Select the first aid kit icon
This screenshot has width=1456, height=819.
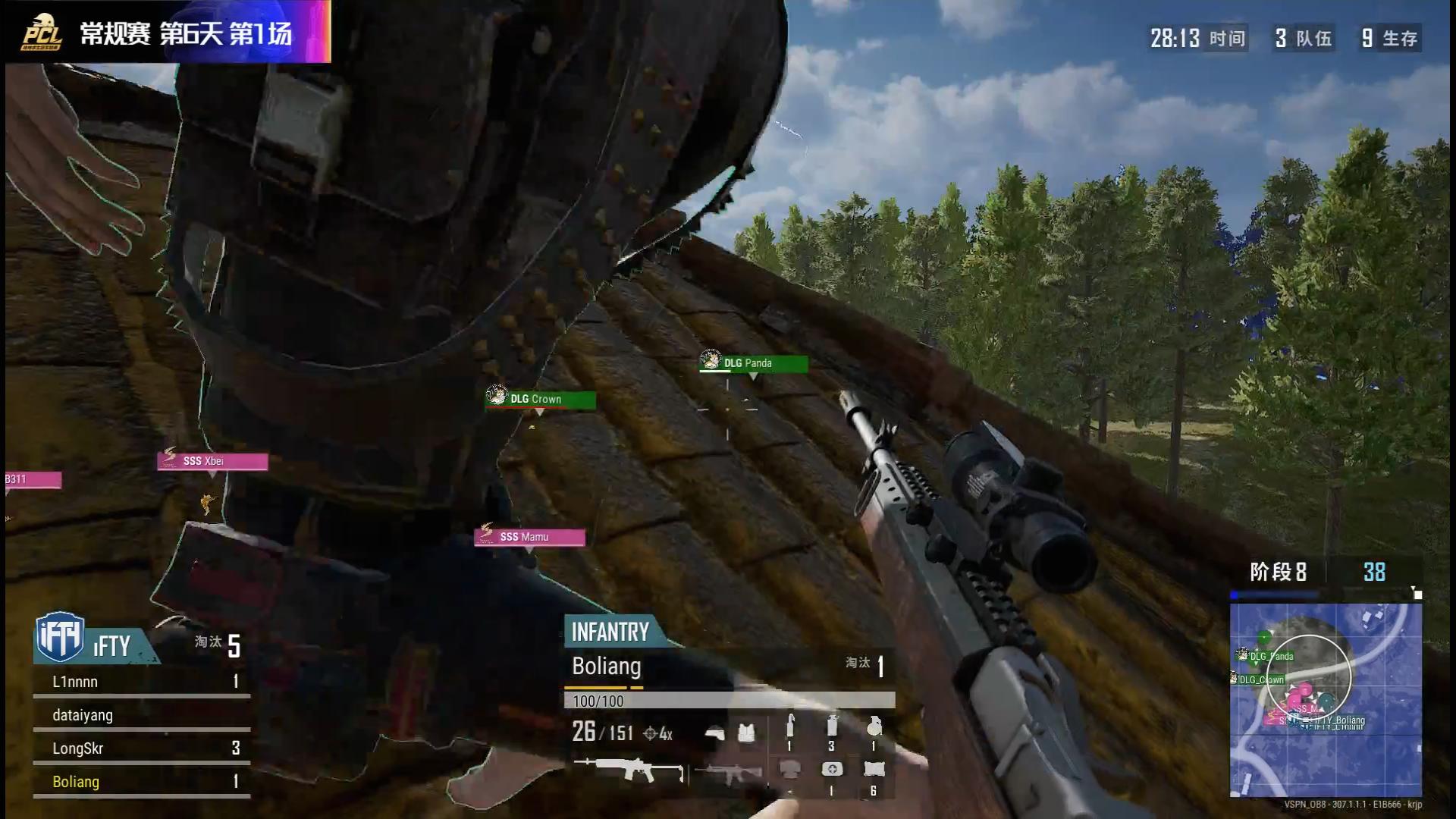(x=832, y=770)
